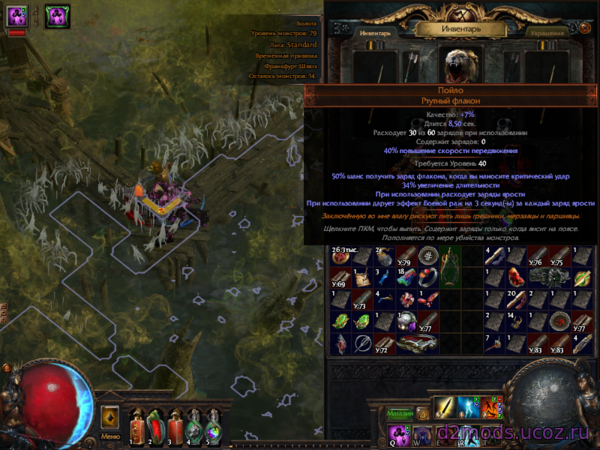Activate the blue lightning figure skill
600x450 pixels.
tap(469, 409)
